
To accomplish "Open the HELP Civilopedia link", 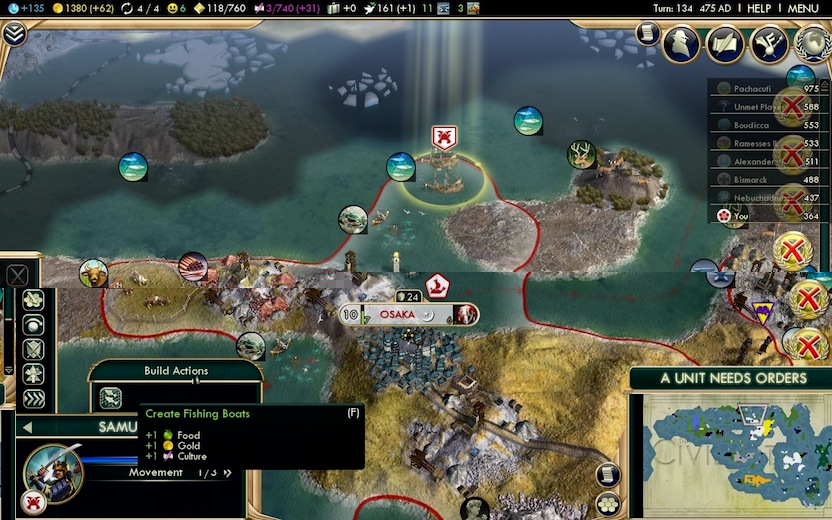I will [759, 8].
